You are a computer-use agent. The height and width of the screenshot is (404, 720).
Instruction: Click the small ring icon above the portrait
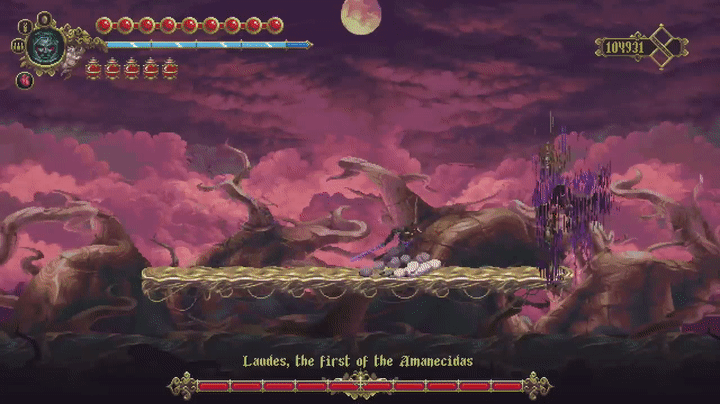[x=45, y=17]
